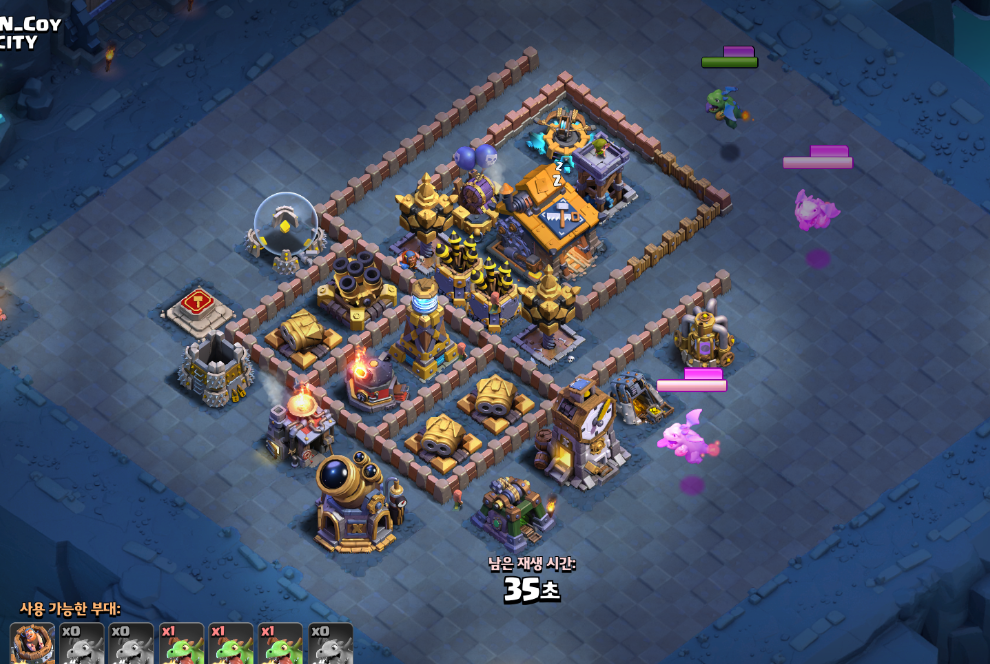The width and height of the screenshot is (990, 664).
Task: Select the Battle Machine hero slot
Action: (32, 644)
